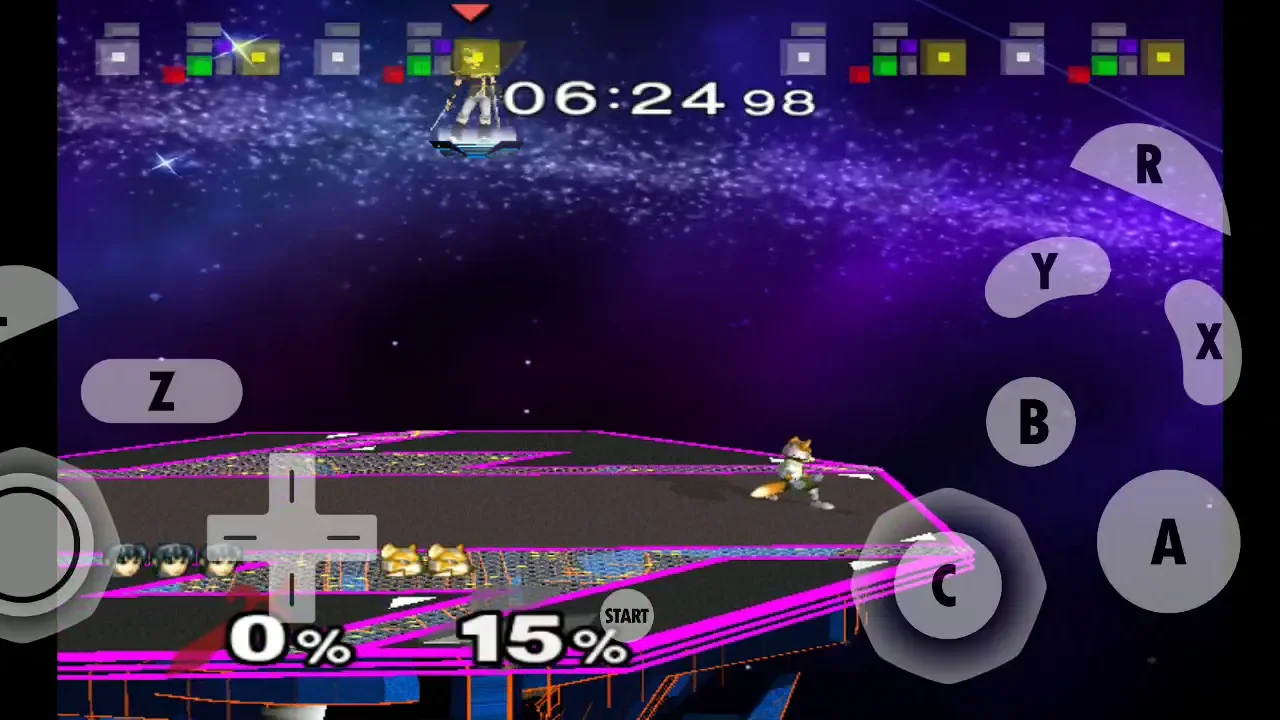Viewport: 1280px width, 720px height.
Task: Tap the B touch button
Action: point(1031,421)
